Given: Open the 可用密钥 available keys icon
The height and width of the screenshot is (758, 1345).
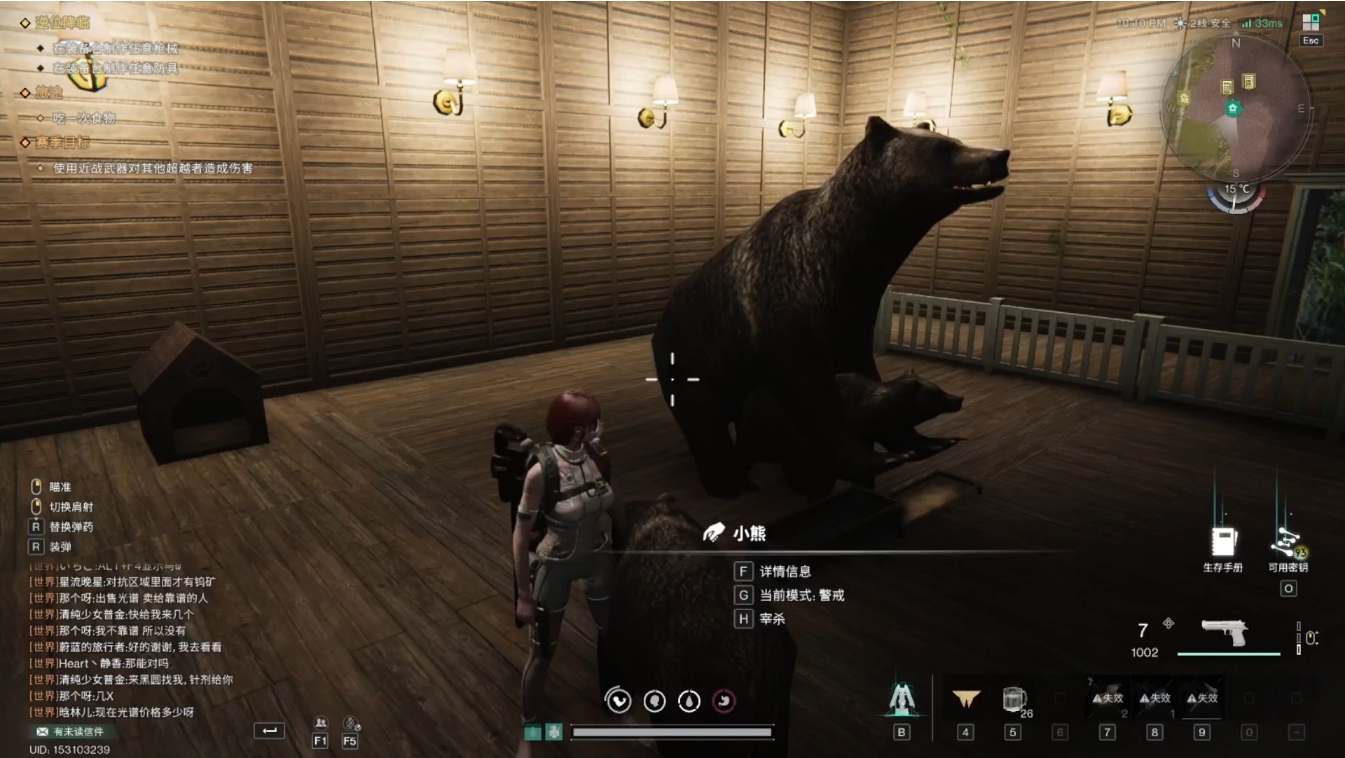Looking at the screenshot, I should 1287,543.
